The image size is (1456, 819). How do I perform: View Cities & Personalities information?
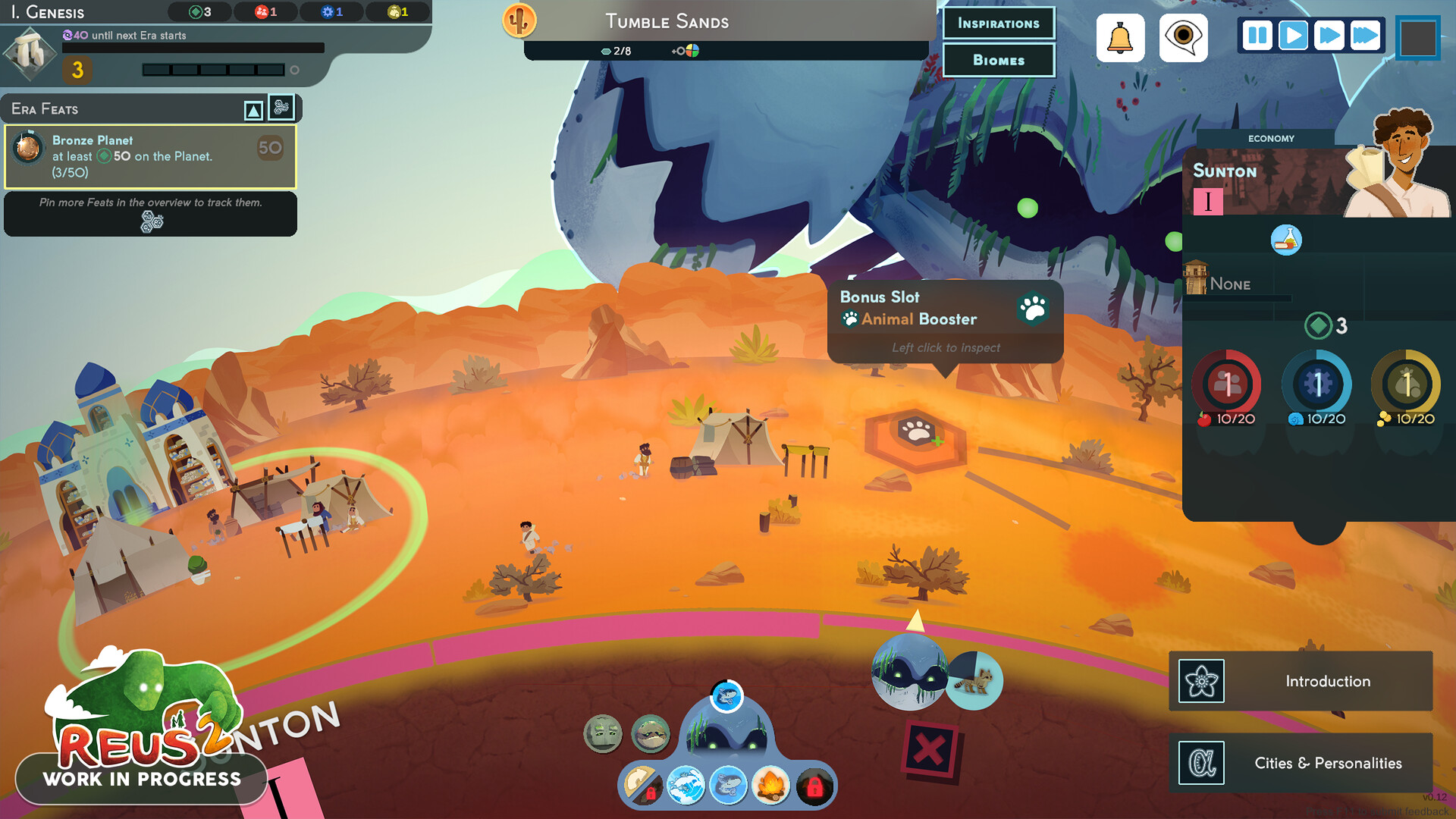pyautogui.click(x=1327, y=763)
